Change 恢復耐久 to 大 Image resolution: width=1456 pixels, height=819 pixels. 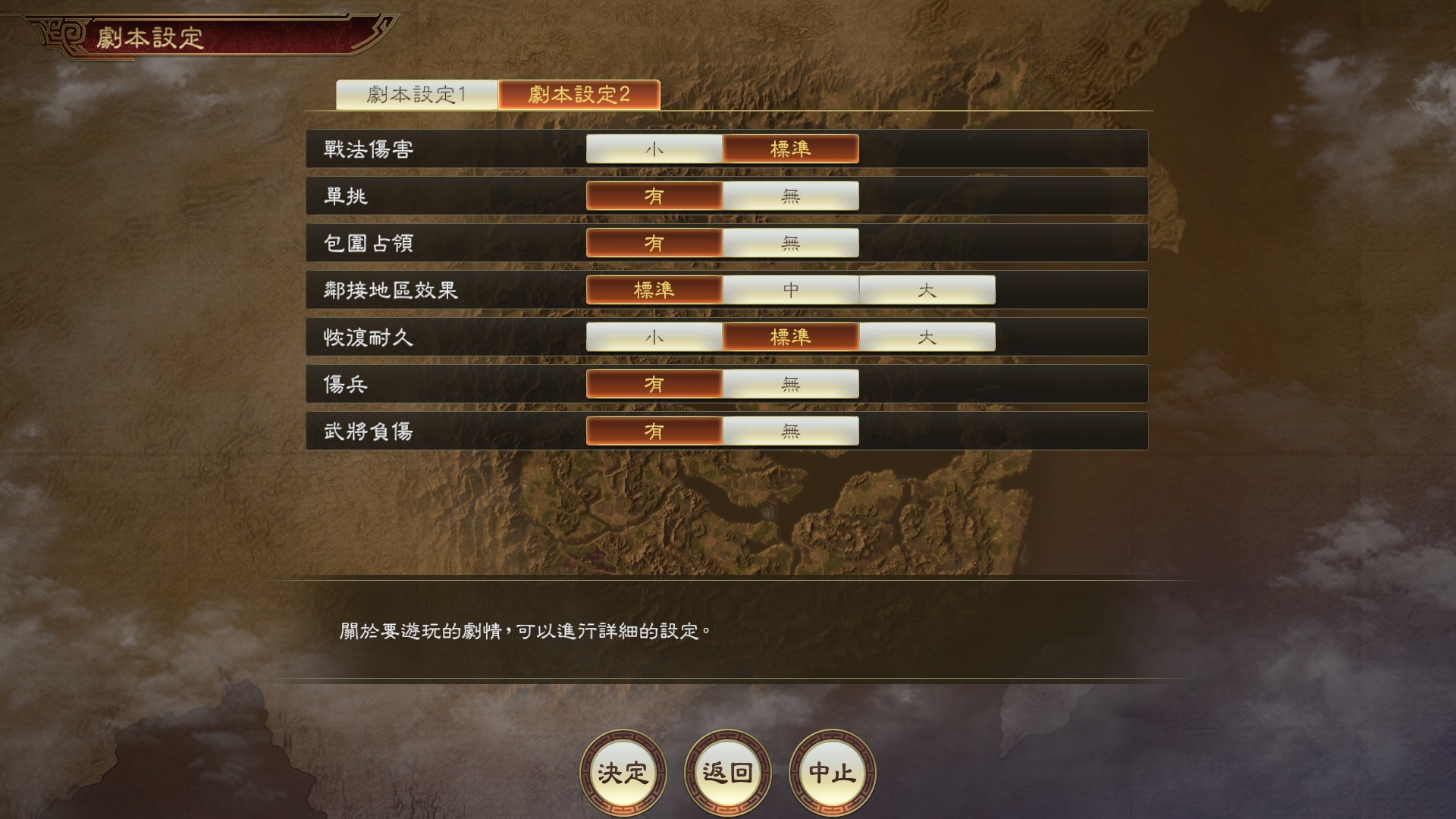928,337
